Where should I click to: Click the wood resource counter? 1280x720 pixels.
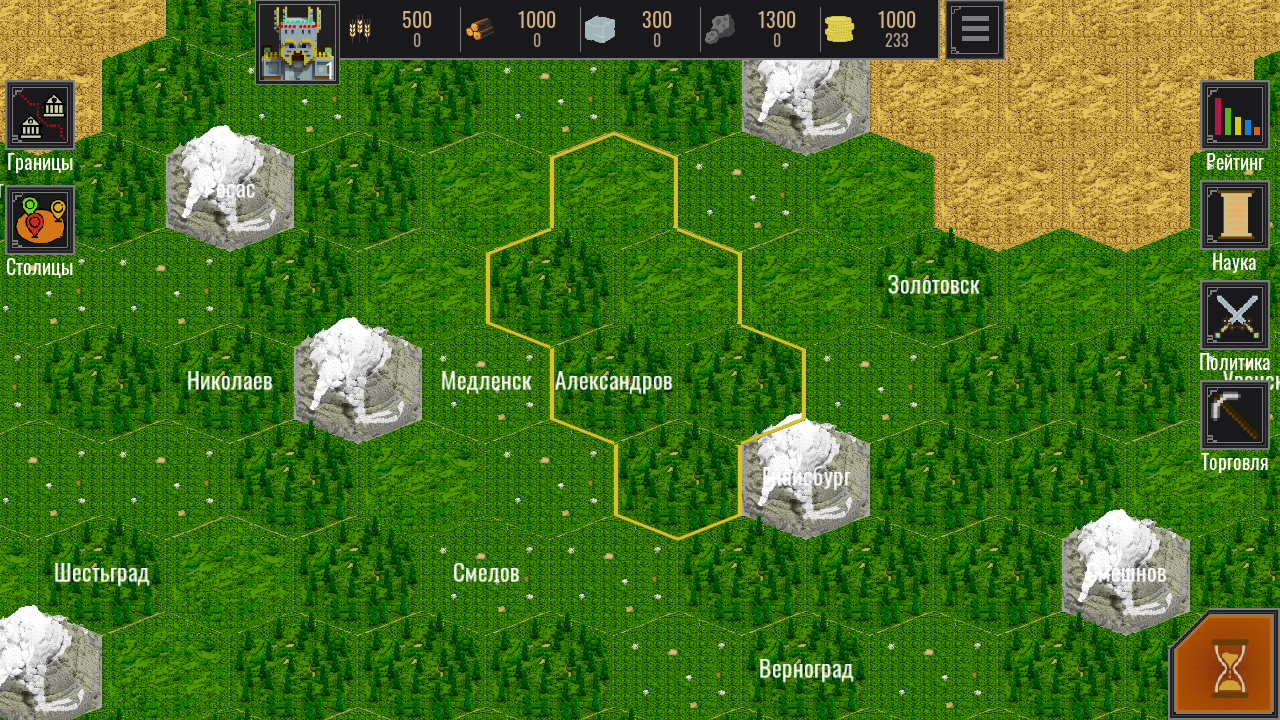click(x=478, y=28)
